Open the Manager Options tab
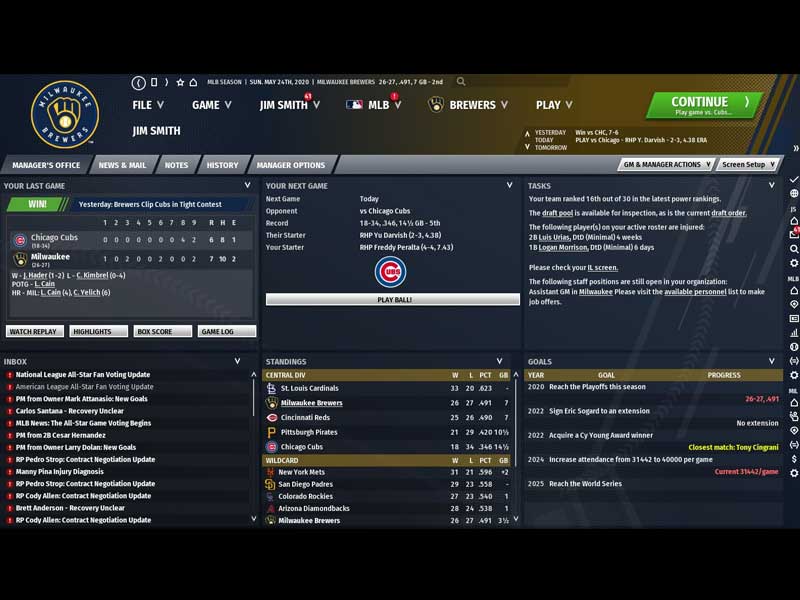This screenshot has height=600, width=800. pos(290,165)
